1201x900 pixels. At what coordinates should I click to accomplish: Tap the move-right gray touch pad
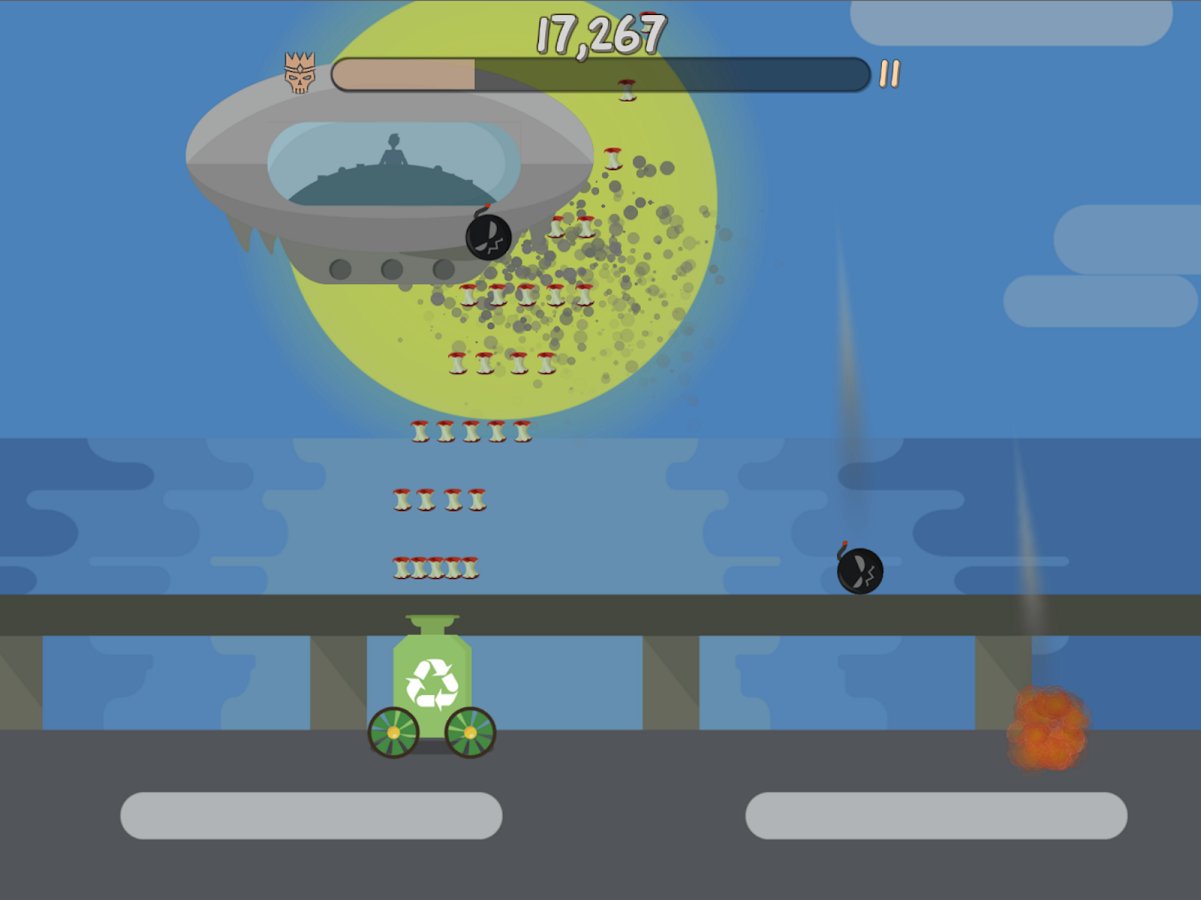click(936, 816)
